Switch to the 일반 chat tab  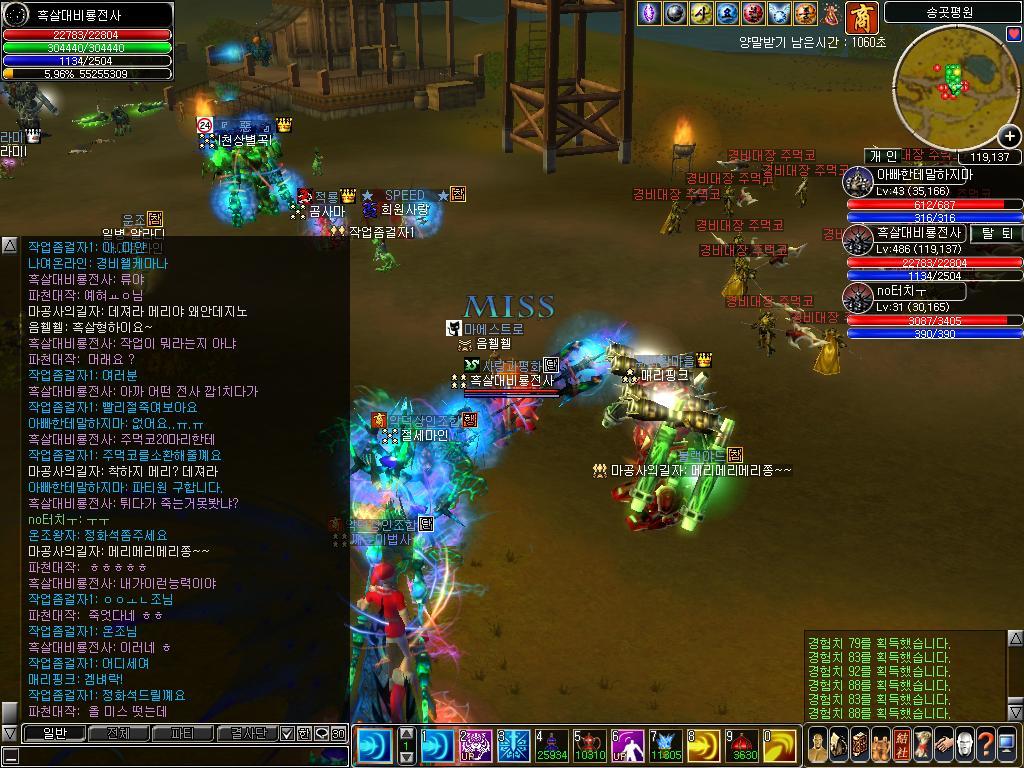[53, 733]
